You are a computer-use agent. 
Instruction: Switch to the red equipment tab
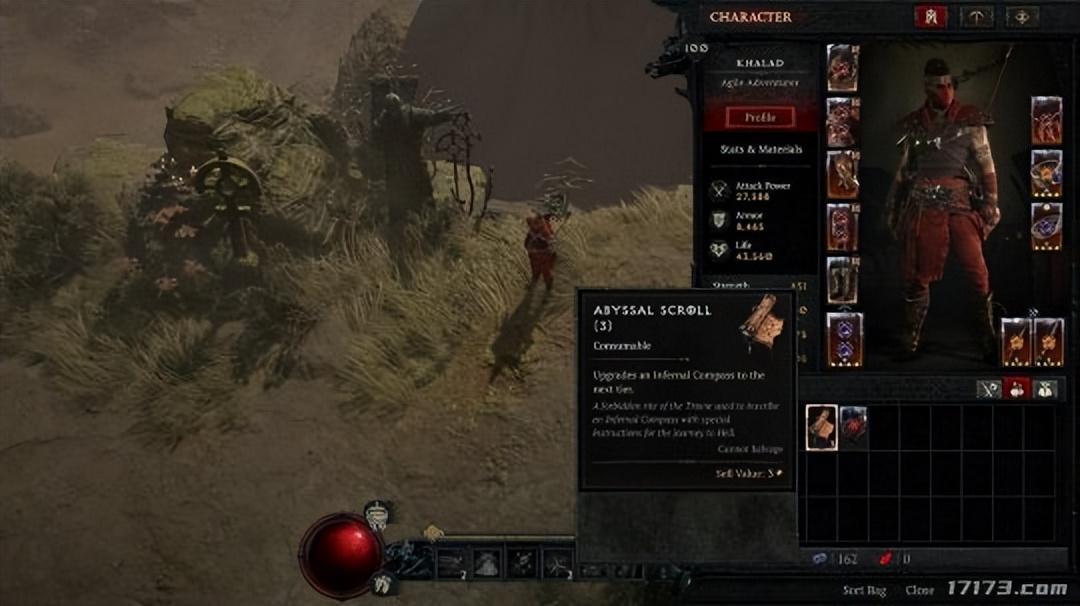tap(930, 17)
